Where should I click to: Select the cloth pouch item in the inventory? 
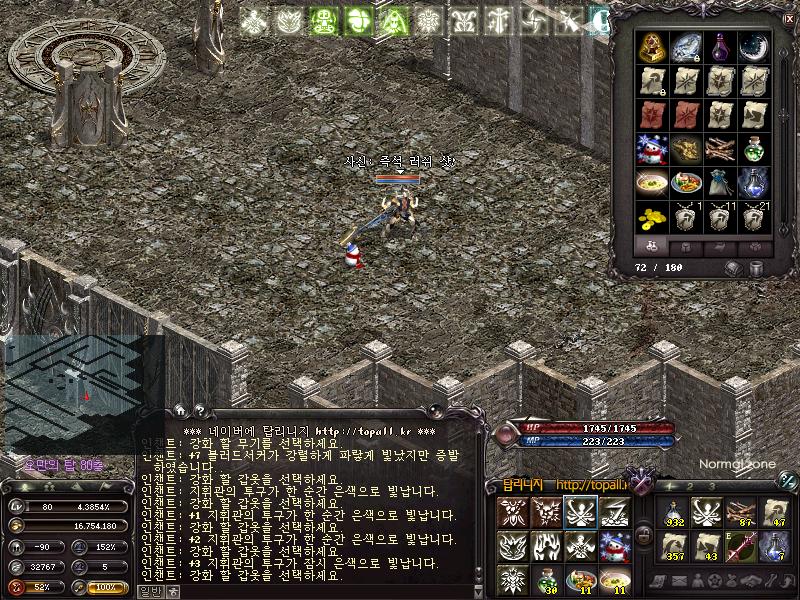click(x=719, y=183)
